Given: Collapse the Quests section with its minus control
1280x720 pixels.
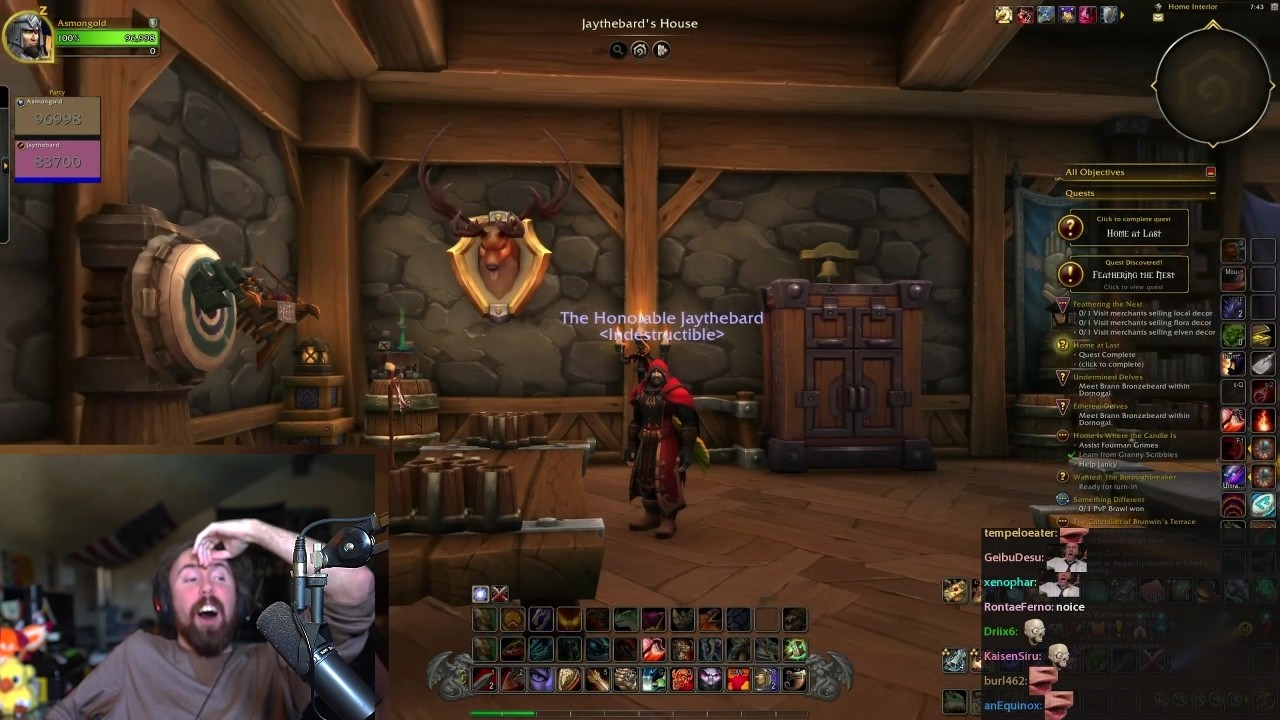Looking at the screenshot, I should [1212, 193].
